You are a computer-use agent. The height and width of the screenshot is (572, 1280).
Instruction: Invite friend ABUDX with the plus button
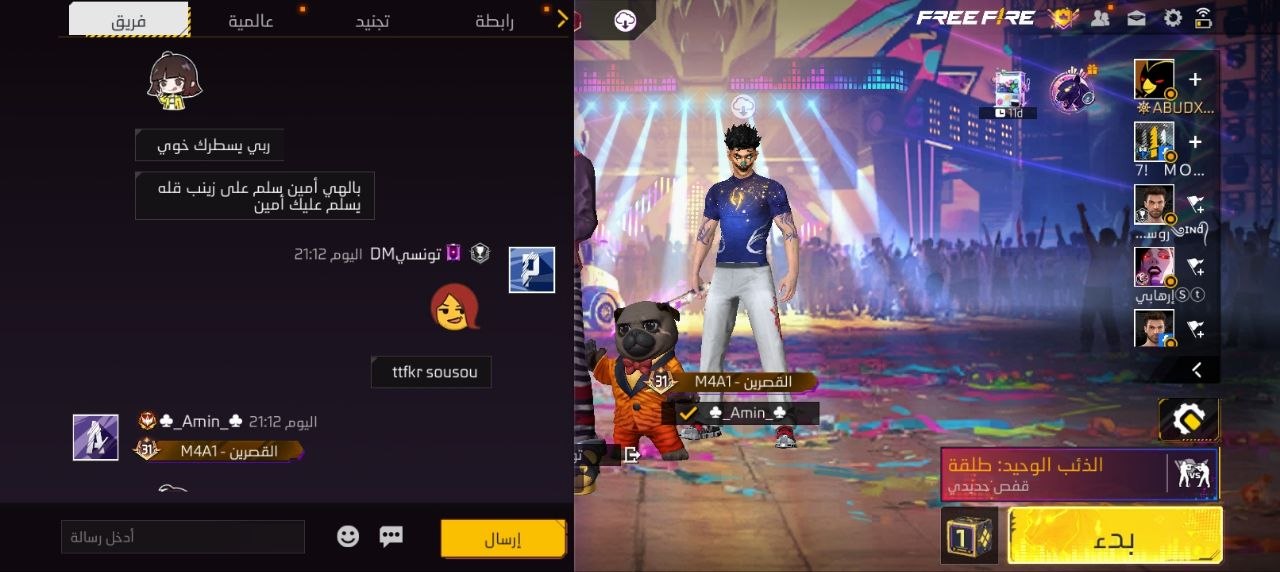pyautogui.click(x=1195, y=80)
